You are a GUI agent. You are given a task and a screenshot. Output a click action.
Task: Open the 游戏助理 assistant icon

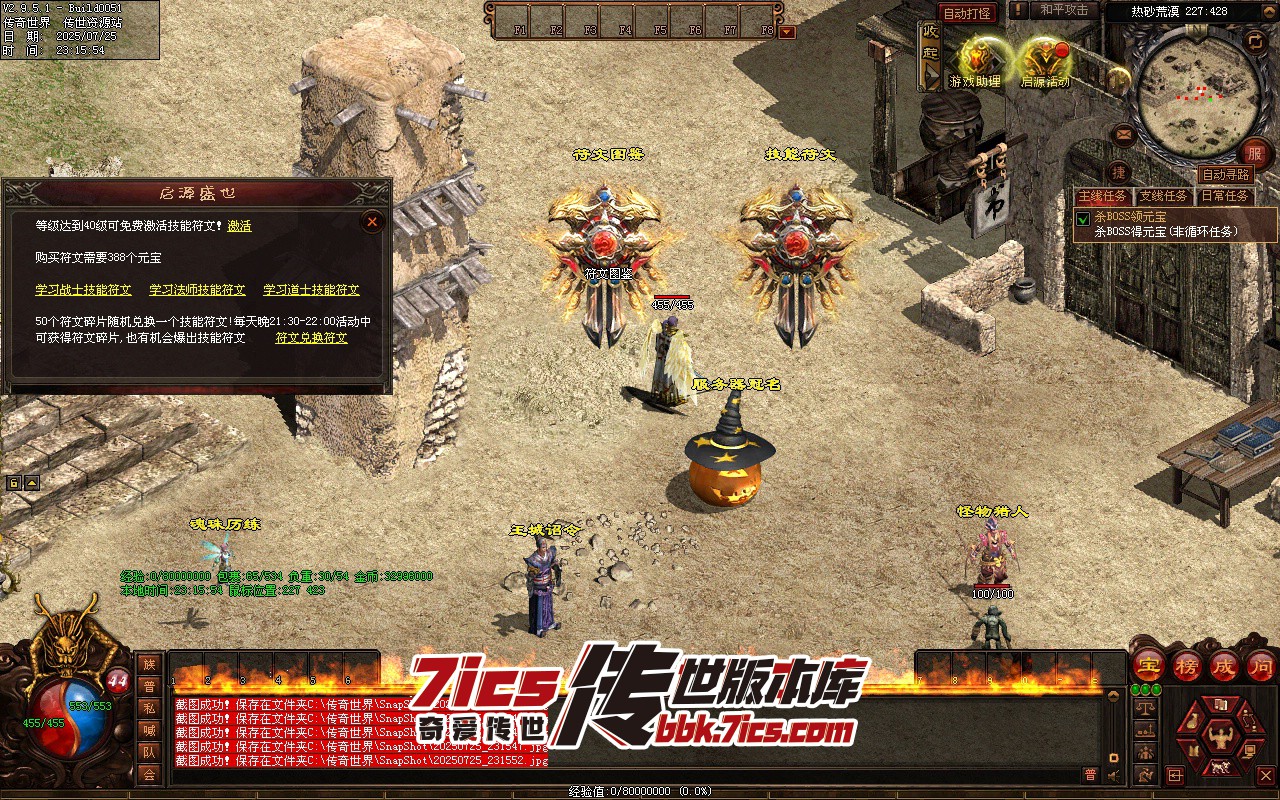(x=975, y=60)
